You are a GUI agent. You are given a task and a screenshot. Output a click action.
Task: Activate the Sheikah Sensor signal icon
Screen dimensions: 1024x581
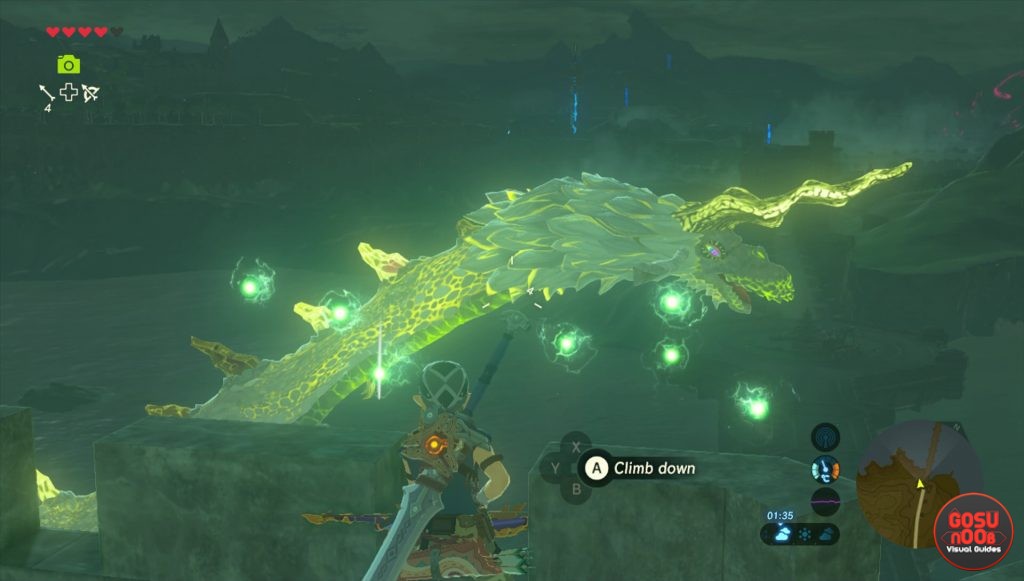click(825, 437)
